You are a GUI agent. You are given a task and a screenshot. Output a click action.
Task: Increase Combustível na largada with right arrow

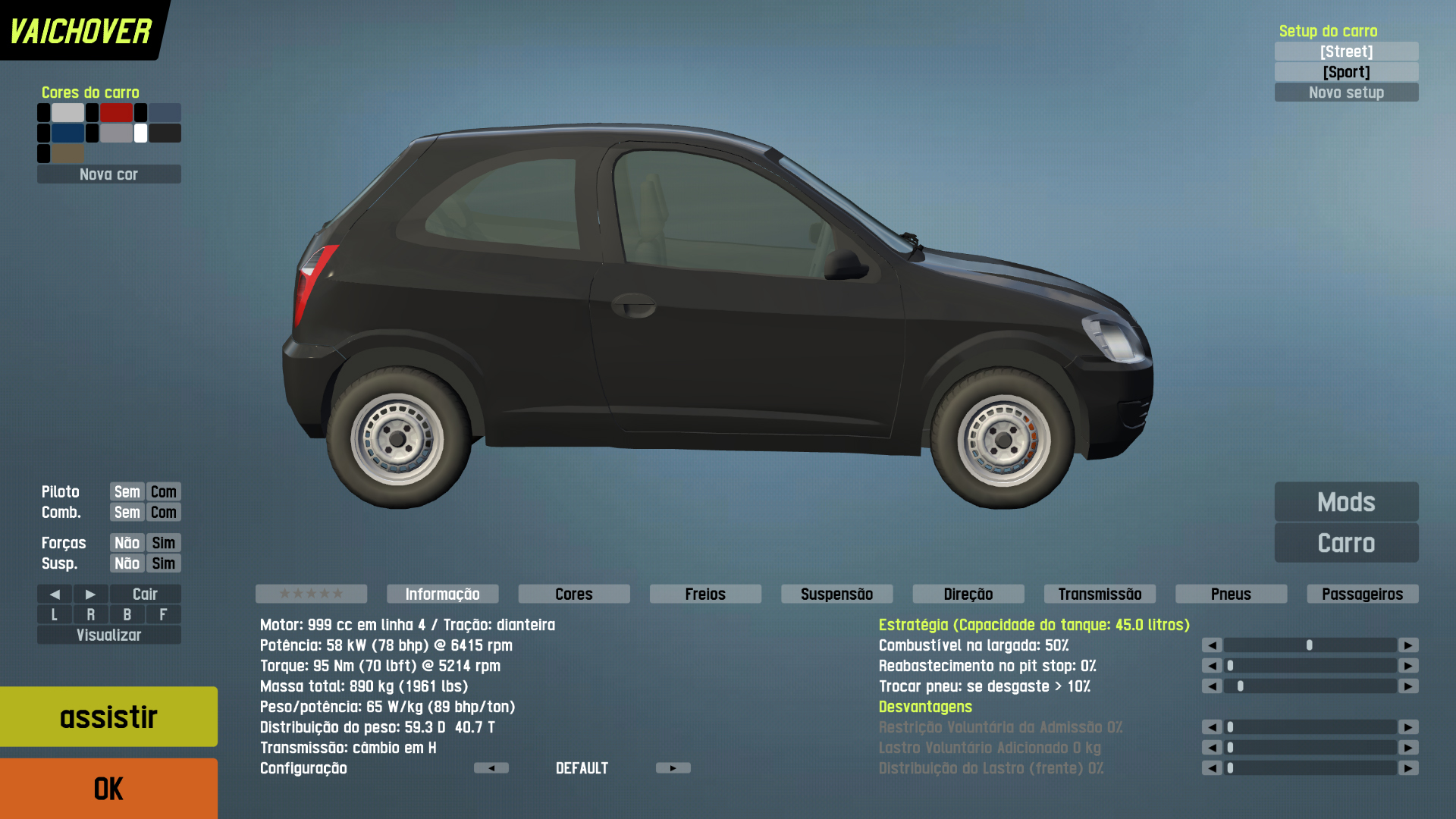click(1408, 645)
